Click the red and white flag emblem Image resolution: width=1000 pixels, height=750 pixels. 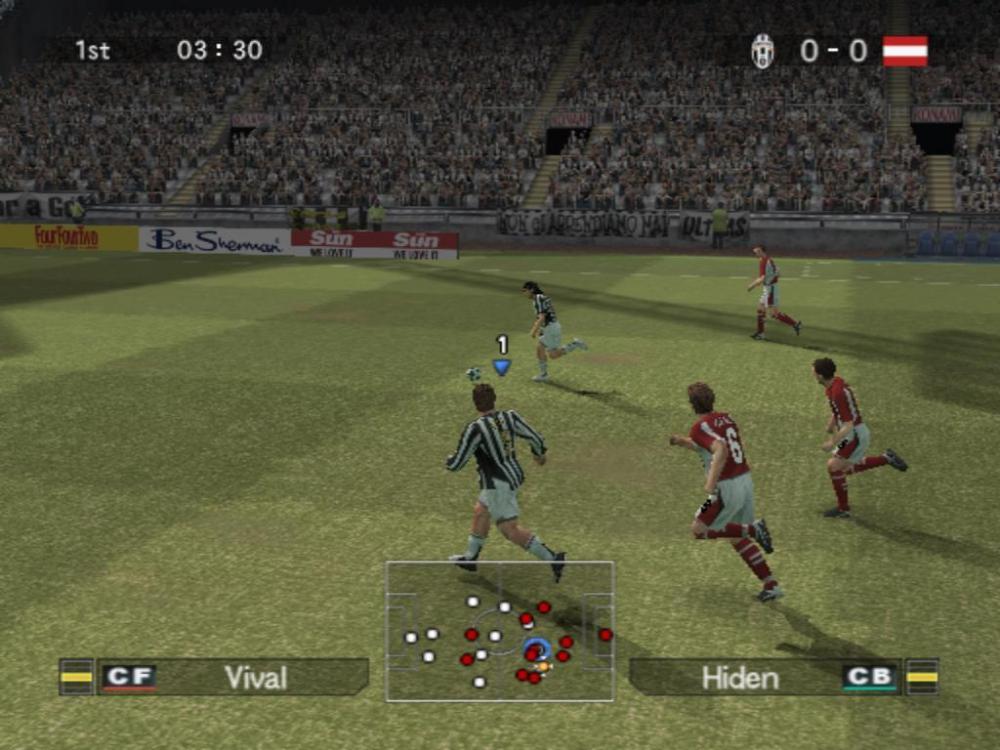coord(905,51)
